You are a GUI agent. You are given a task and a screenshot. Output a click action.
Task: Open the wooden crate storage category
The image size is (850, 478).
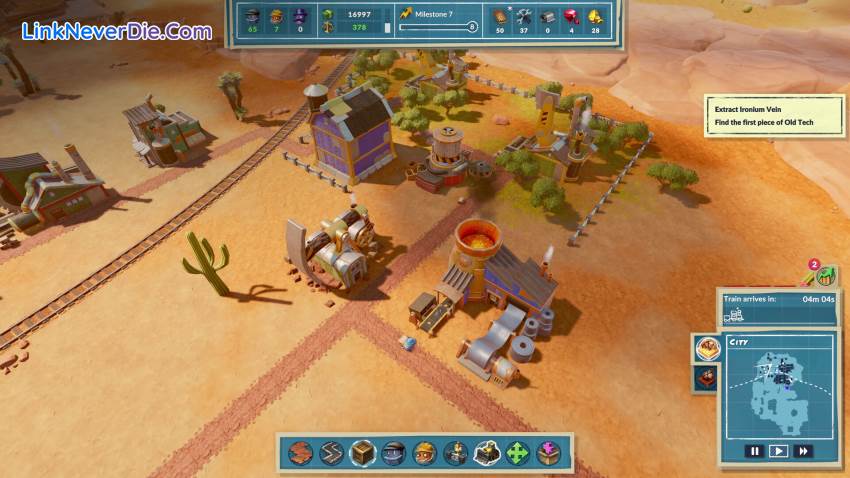[363, 453]
